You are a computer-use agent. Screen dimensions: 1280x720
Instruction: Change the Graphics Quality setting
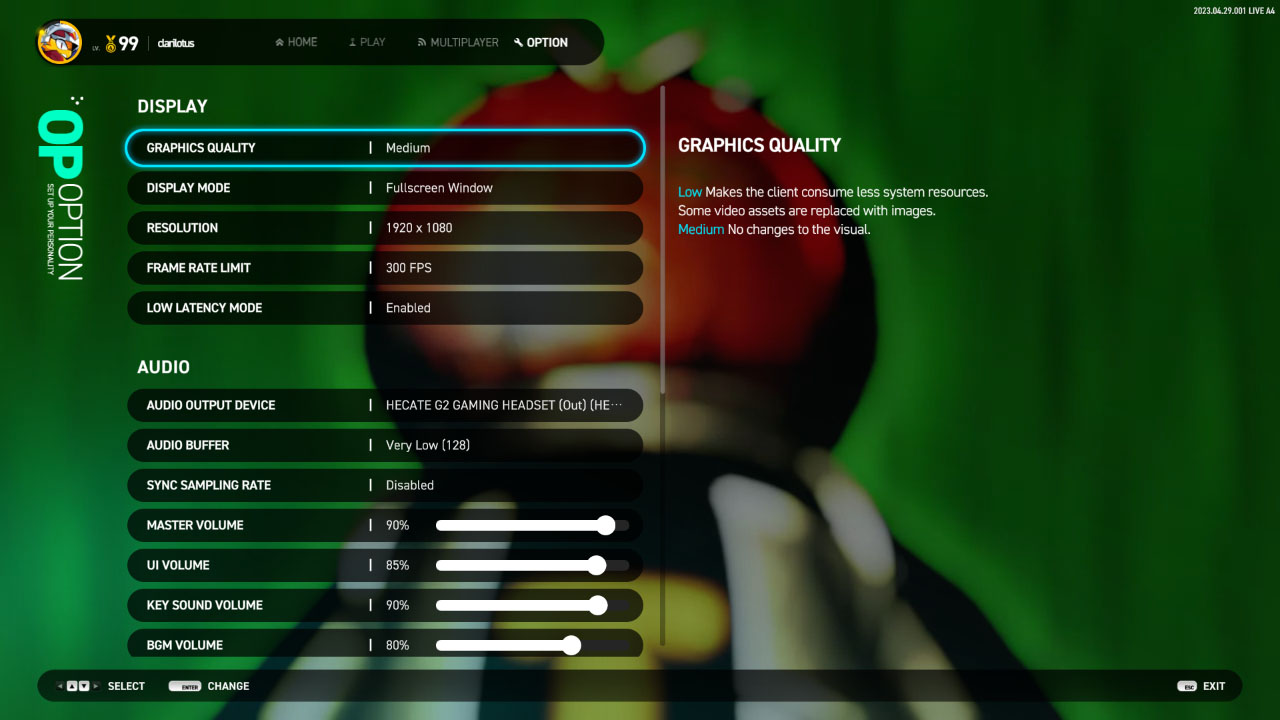pyautogui.click(x=385, y=148)
